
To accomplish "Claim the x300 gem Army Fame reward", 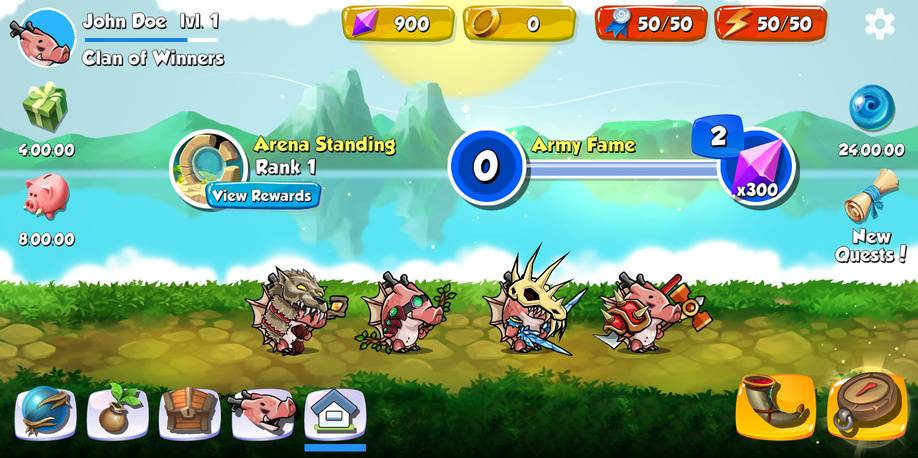I will coord(756,167).
